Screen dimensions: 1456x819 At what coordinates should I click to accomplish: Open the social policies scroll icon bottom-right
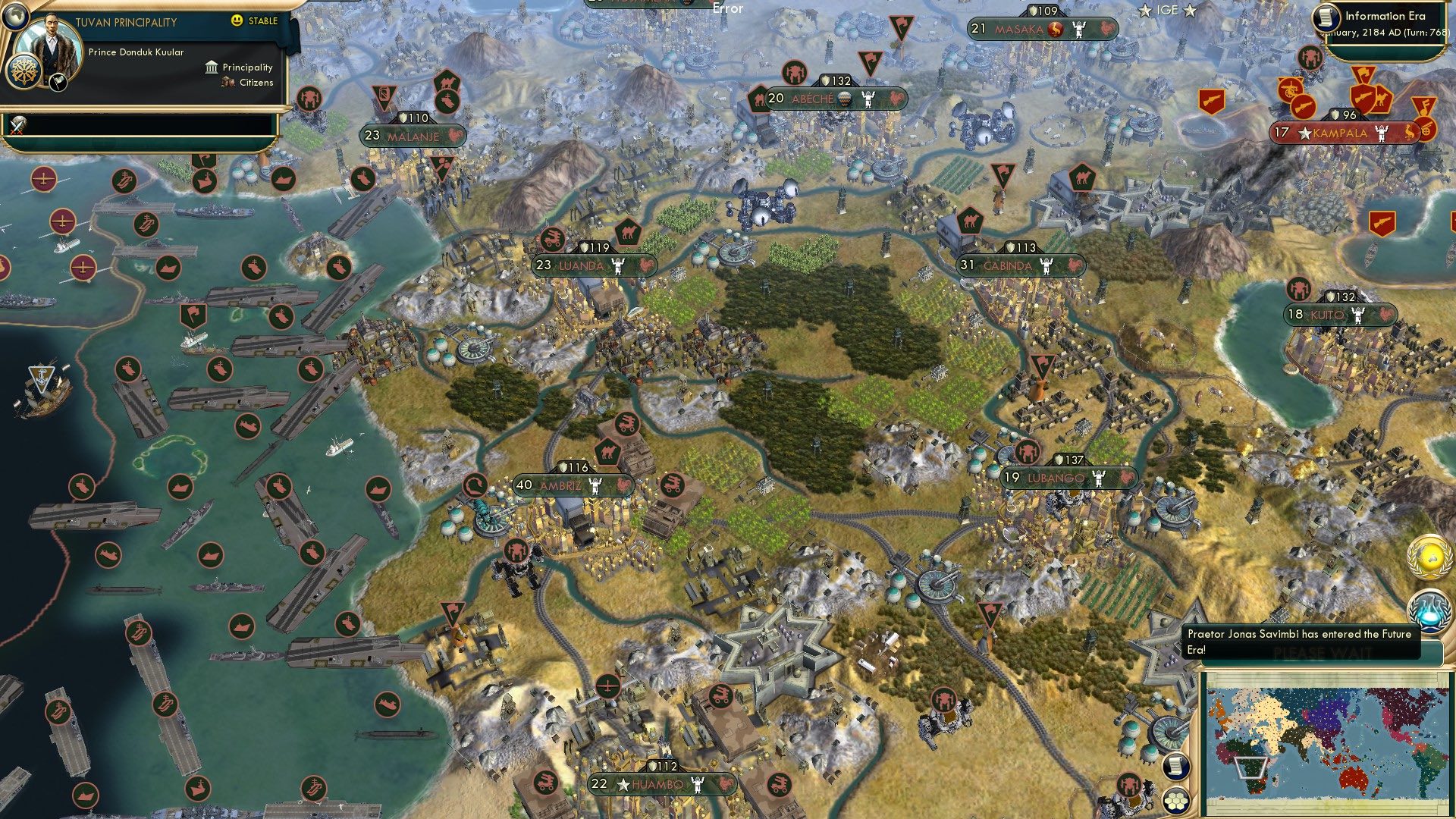tap(1175, 767)
